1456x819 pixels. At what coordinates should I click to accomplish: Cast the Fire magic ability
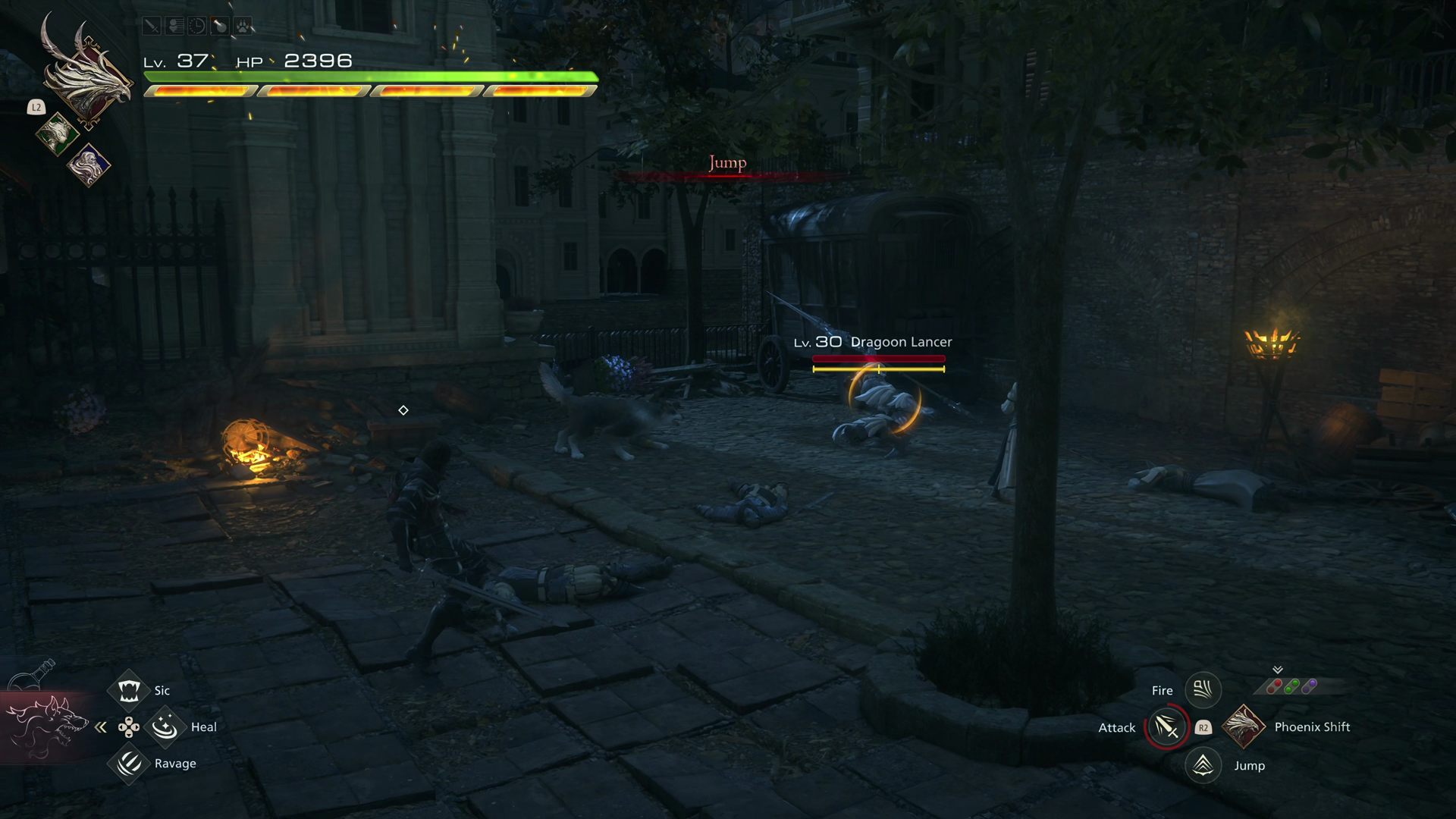1203,689
